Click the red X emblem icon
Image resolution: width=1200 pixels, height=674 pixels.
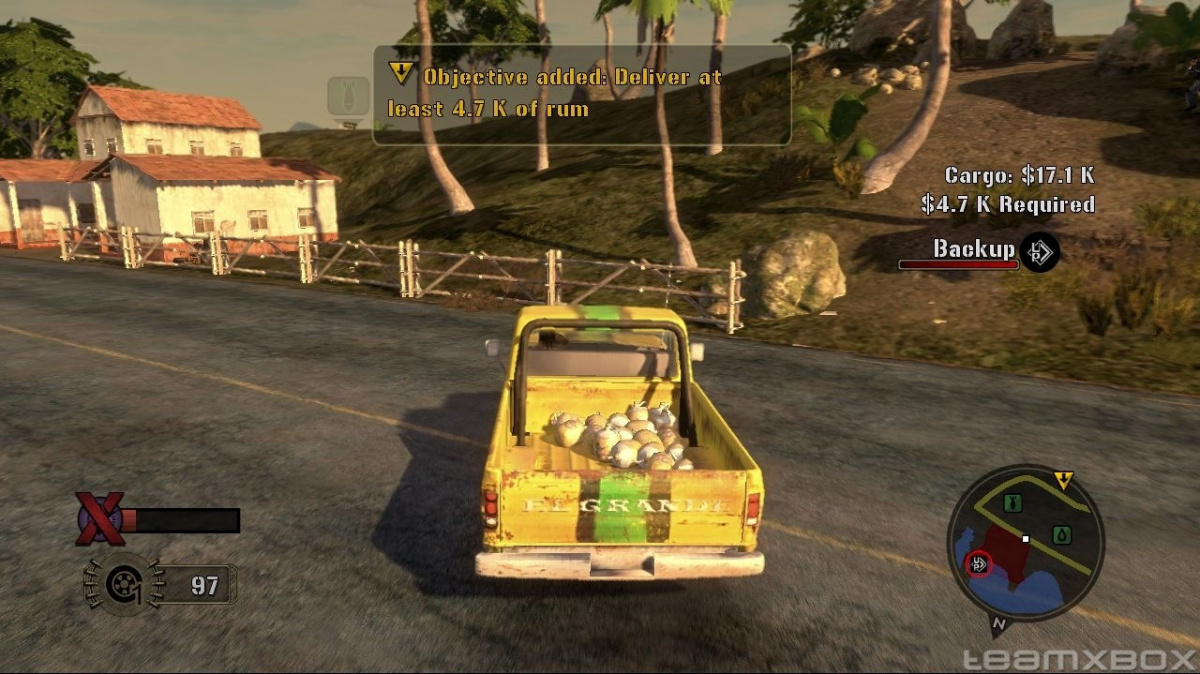tap(101, 518)
